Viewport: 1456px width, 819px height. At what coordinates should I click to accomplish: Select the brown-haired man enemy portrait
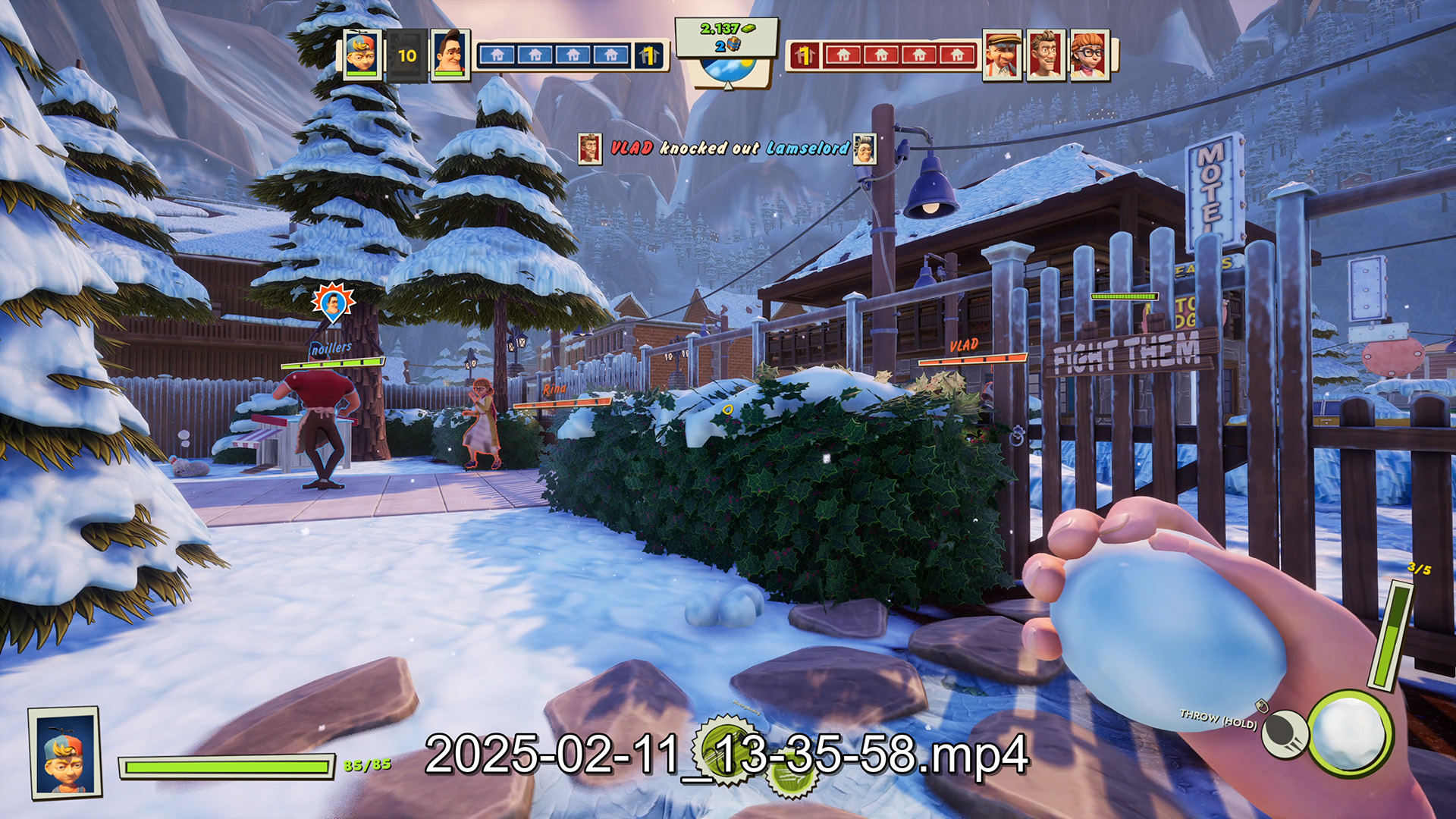tap(1046, 54)
